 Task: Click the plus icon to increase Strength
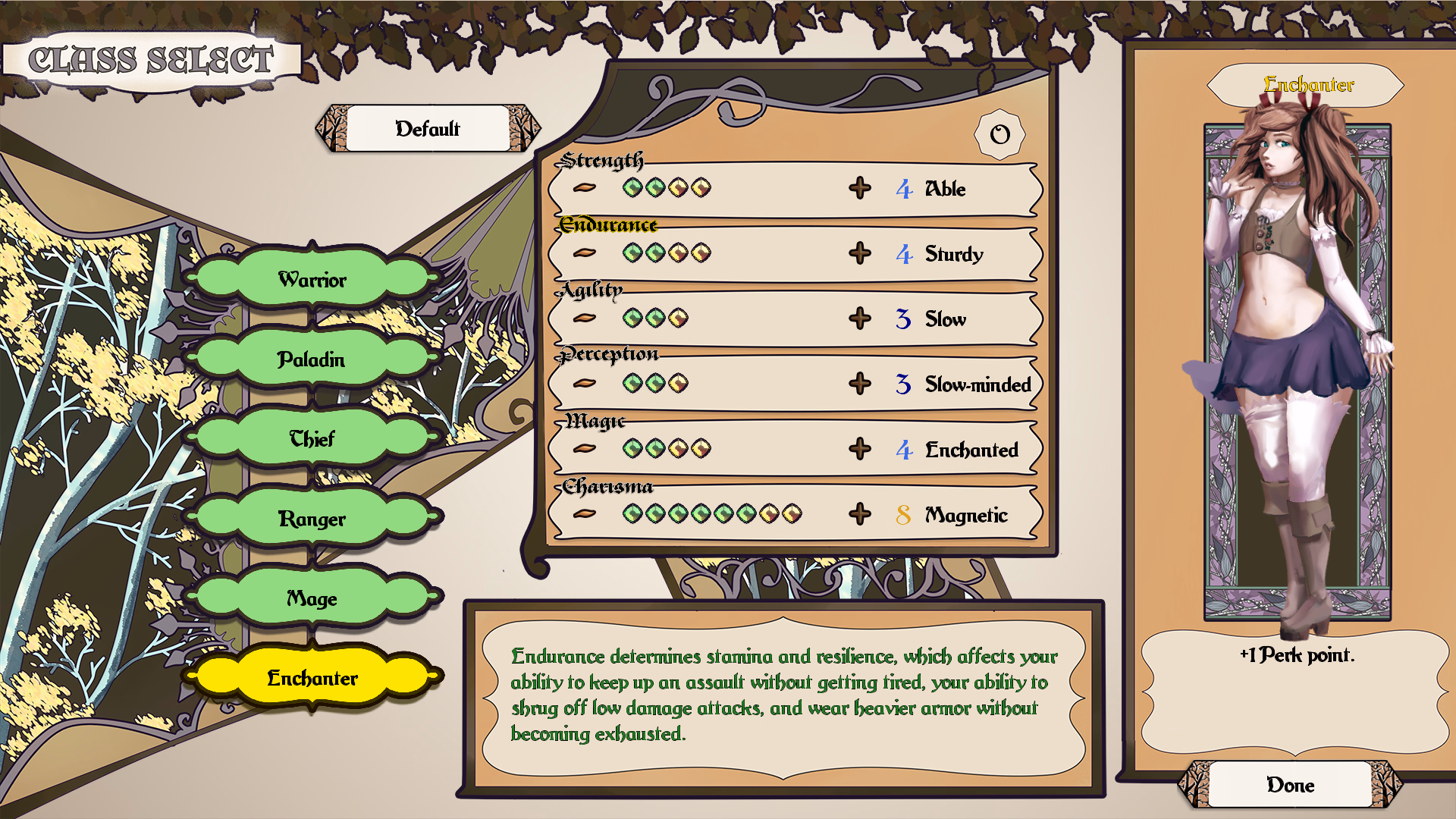(861, 189)
